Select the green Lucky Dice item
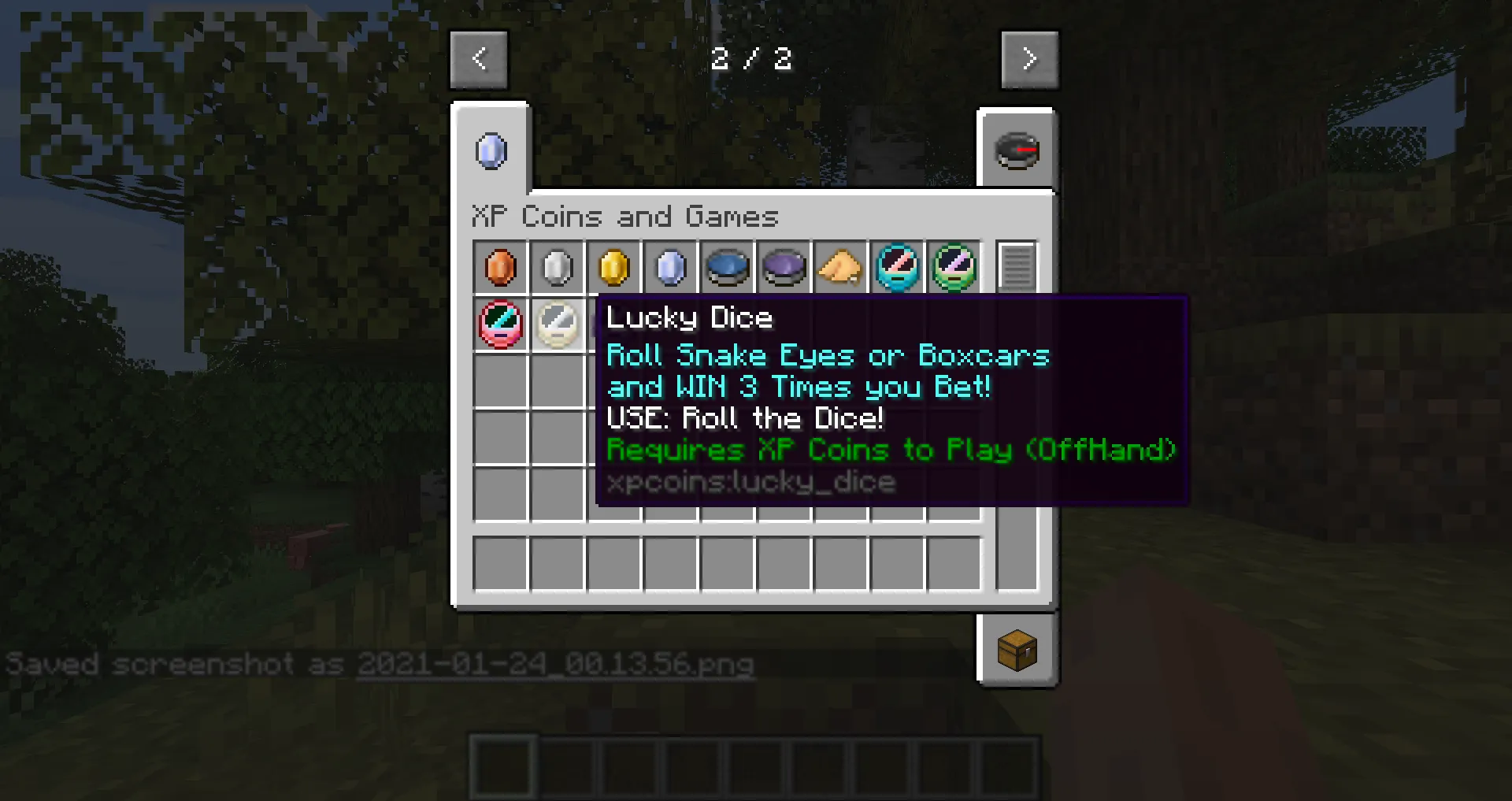 (x=954, y=268)
